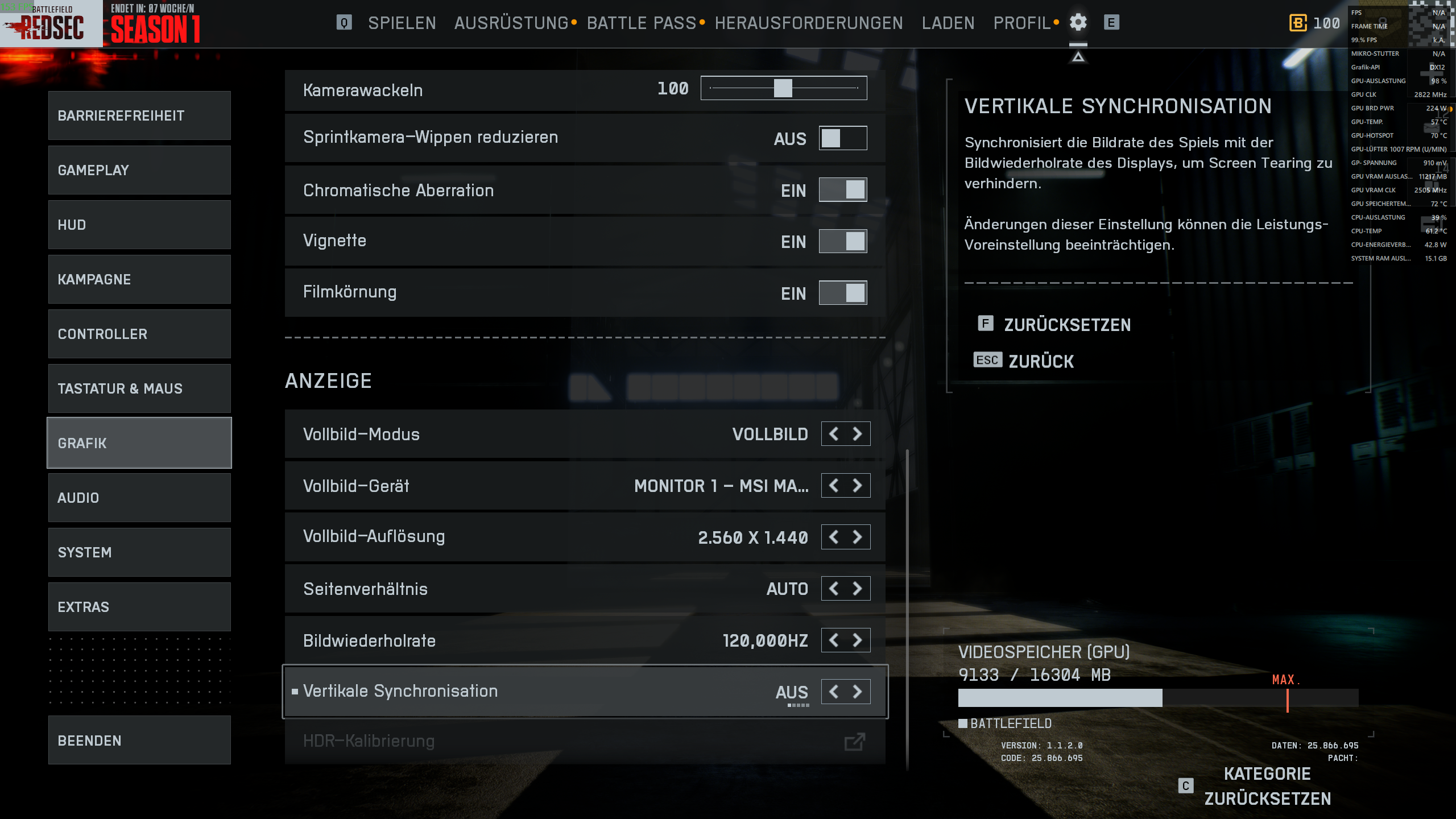Screen dimensions: 1456x819
Task: Open the settings gear icon
Action: coord(1078,23)
